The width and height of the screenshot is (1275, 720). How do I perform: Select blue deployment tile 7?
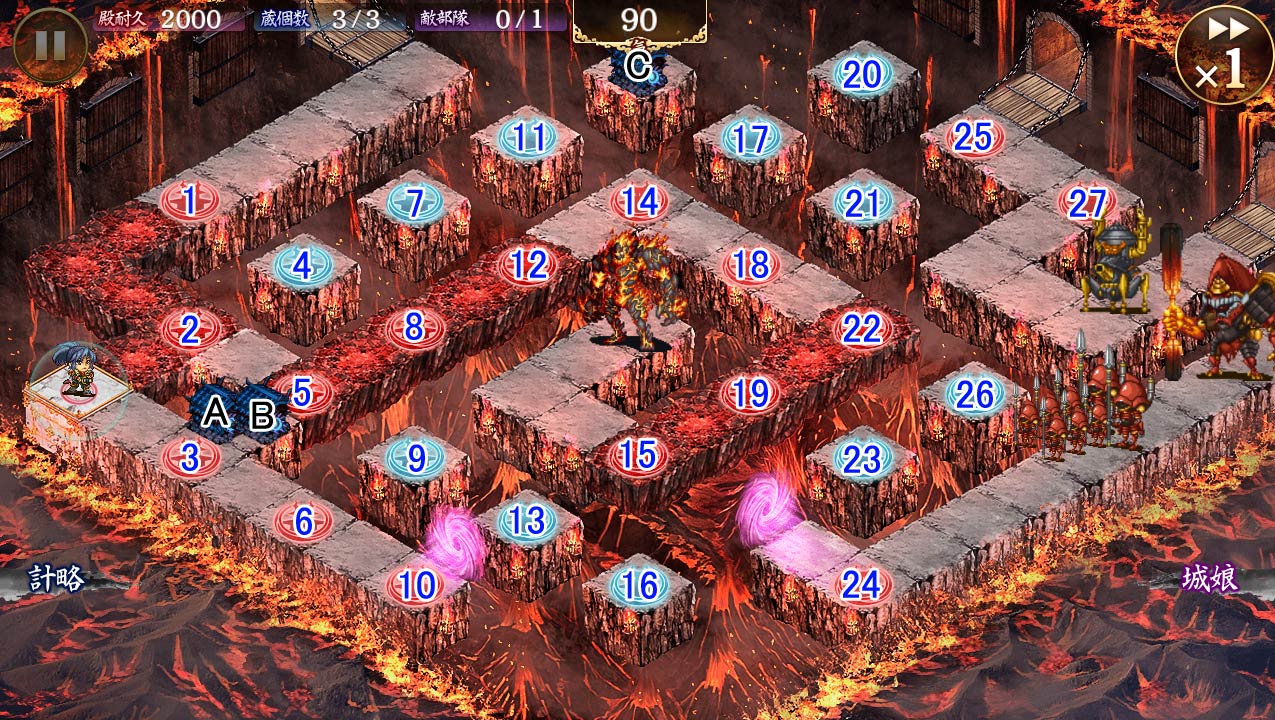(415, 202)
